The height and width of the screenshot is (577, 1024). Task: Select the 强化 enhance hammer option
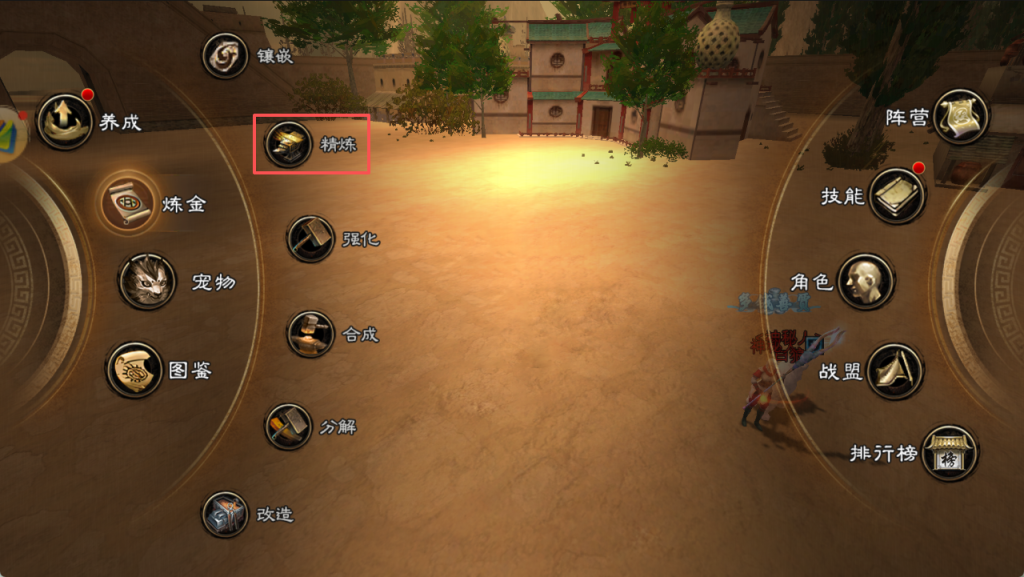pyautogui.click(x=310, y=239)
